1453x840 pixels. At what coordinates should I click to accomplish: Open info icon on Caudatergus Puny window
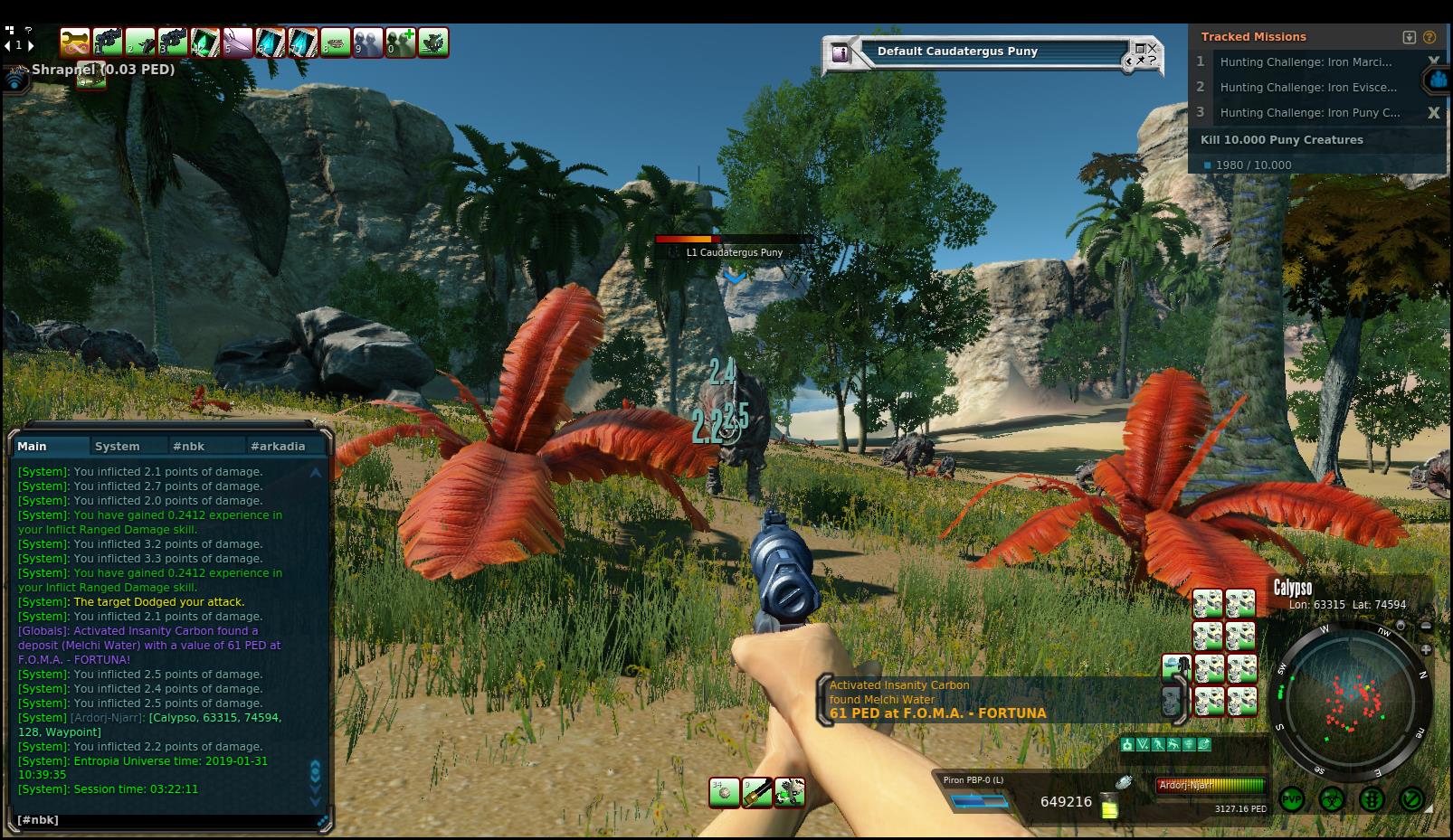[841, 52]
